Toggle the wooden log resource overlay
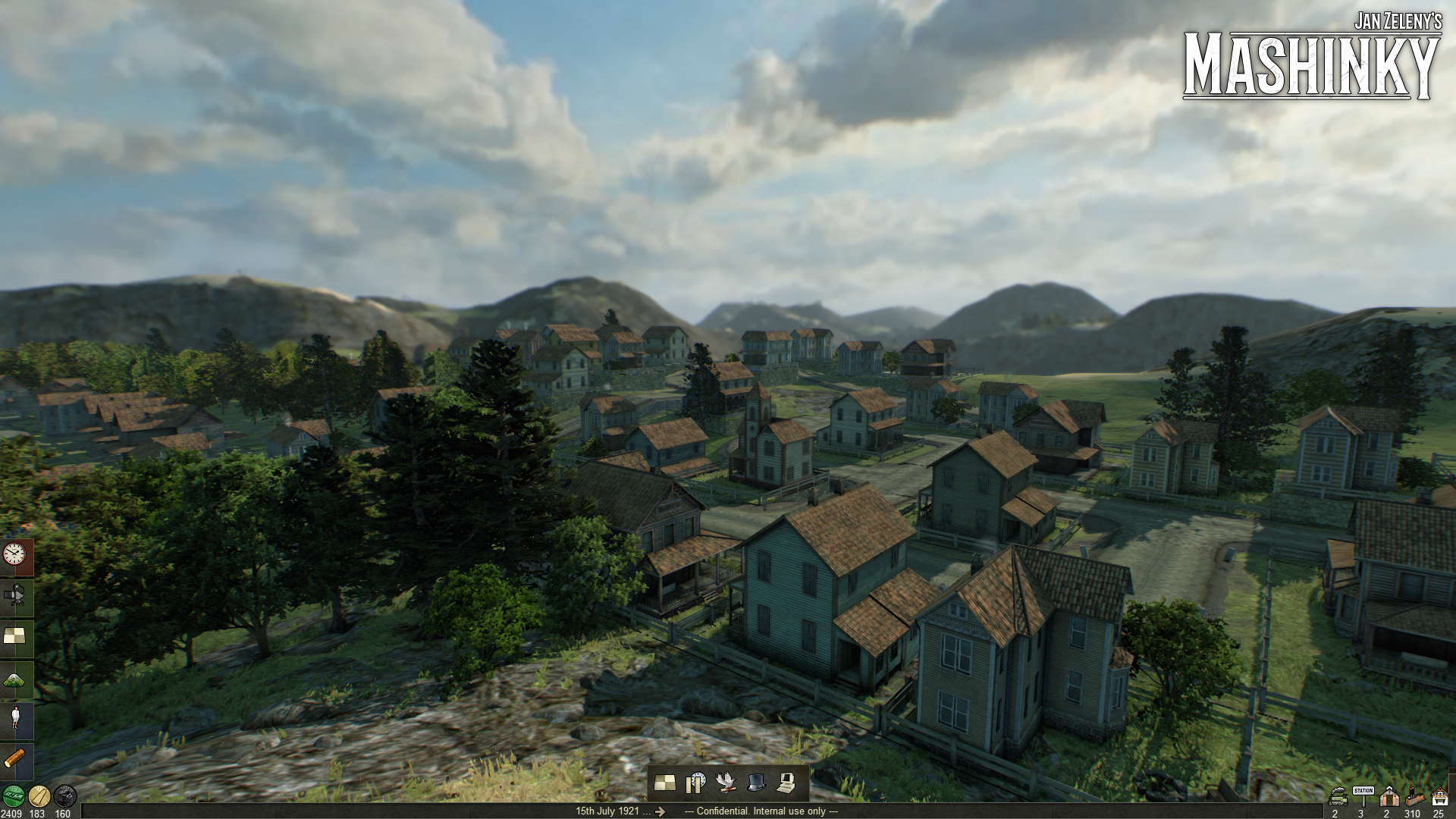This screenshot has height=819, width=1456. tap(14, 756)
